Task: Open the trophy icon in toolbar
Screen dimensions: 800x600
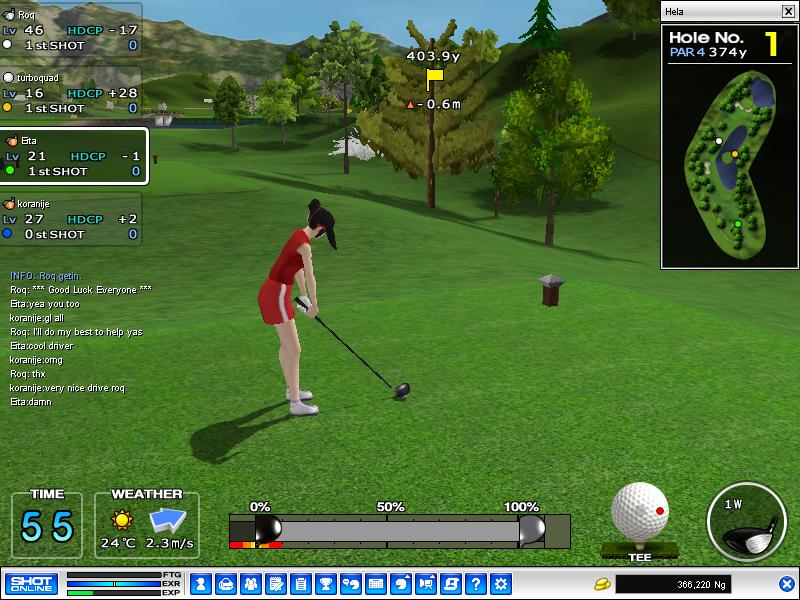Action: tap(325, 583)
